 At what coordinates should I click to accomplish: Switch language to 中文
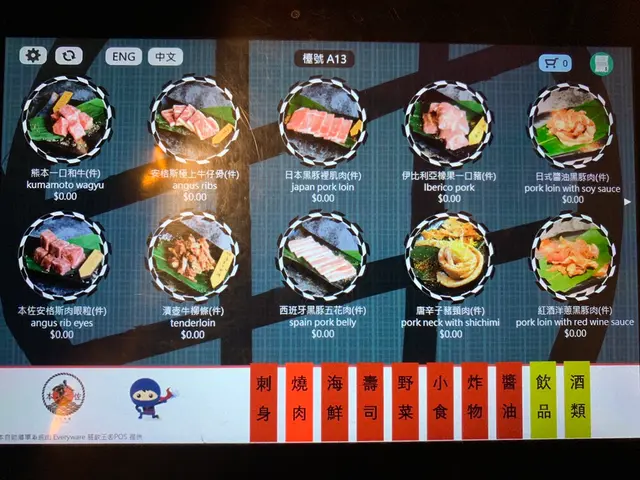165,57
